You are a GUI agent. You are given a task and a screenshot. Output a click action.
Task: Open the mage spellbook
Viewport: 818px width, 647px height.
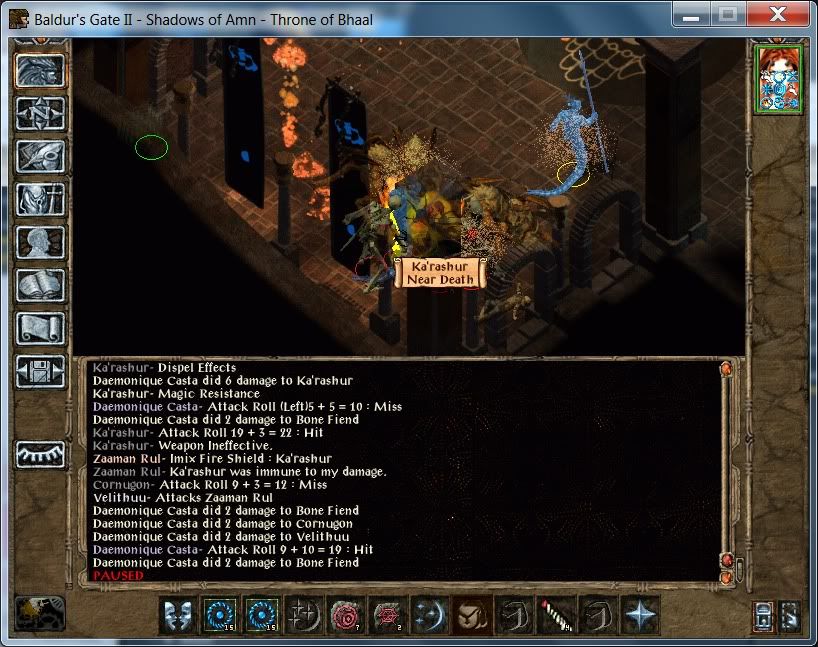(x=41, y=285)
